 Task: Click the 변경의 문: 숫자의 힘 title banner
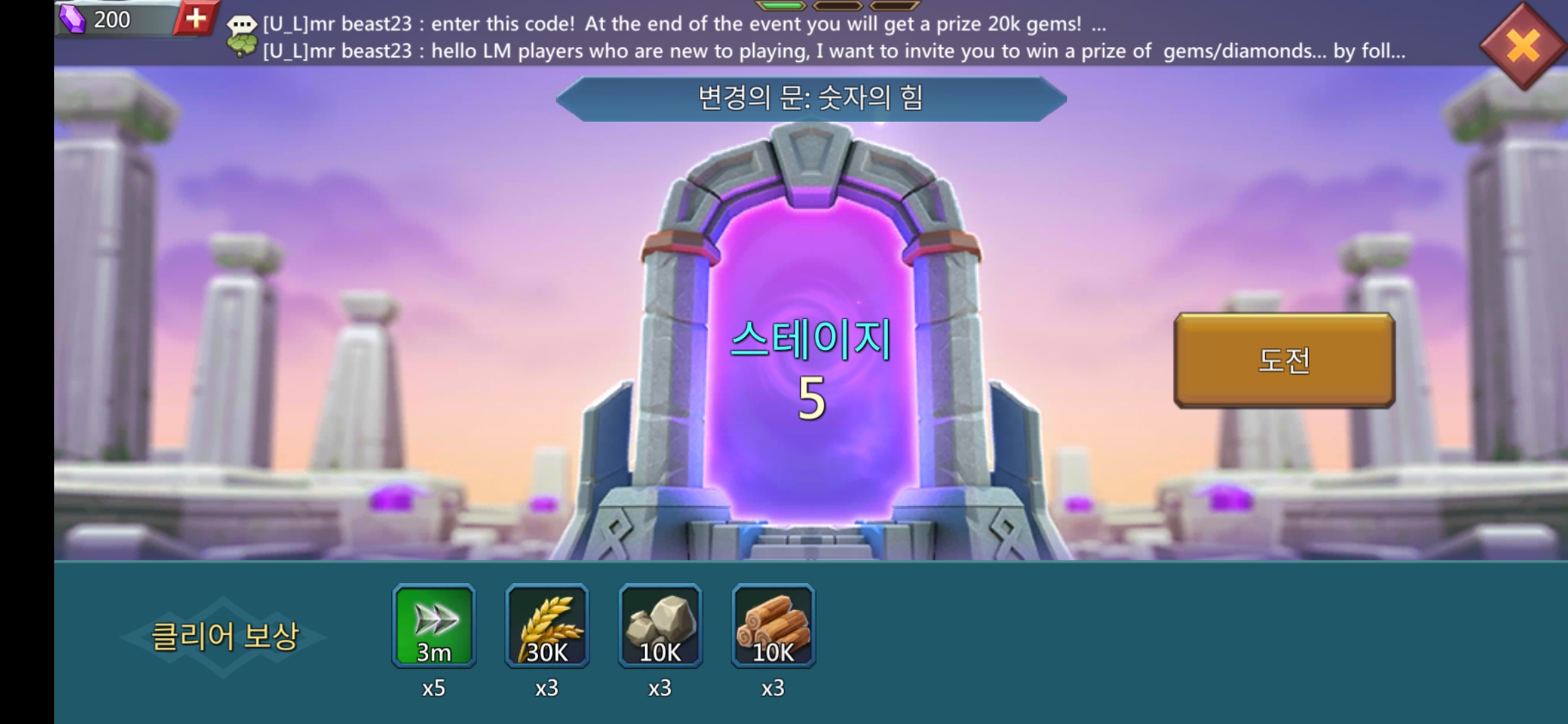click(809, 97)
